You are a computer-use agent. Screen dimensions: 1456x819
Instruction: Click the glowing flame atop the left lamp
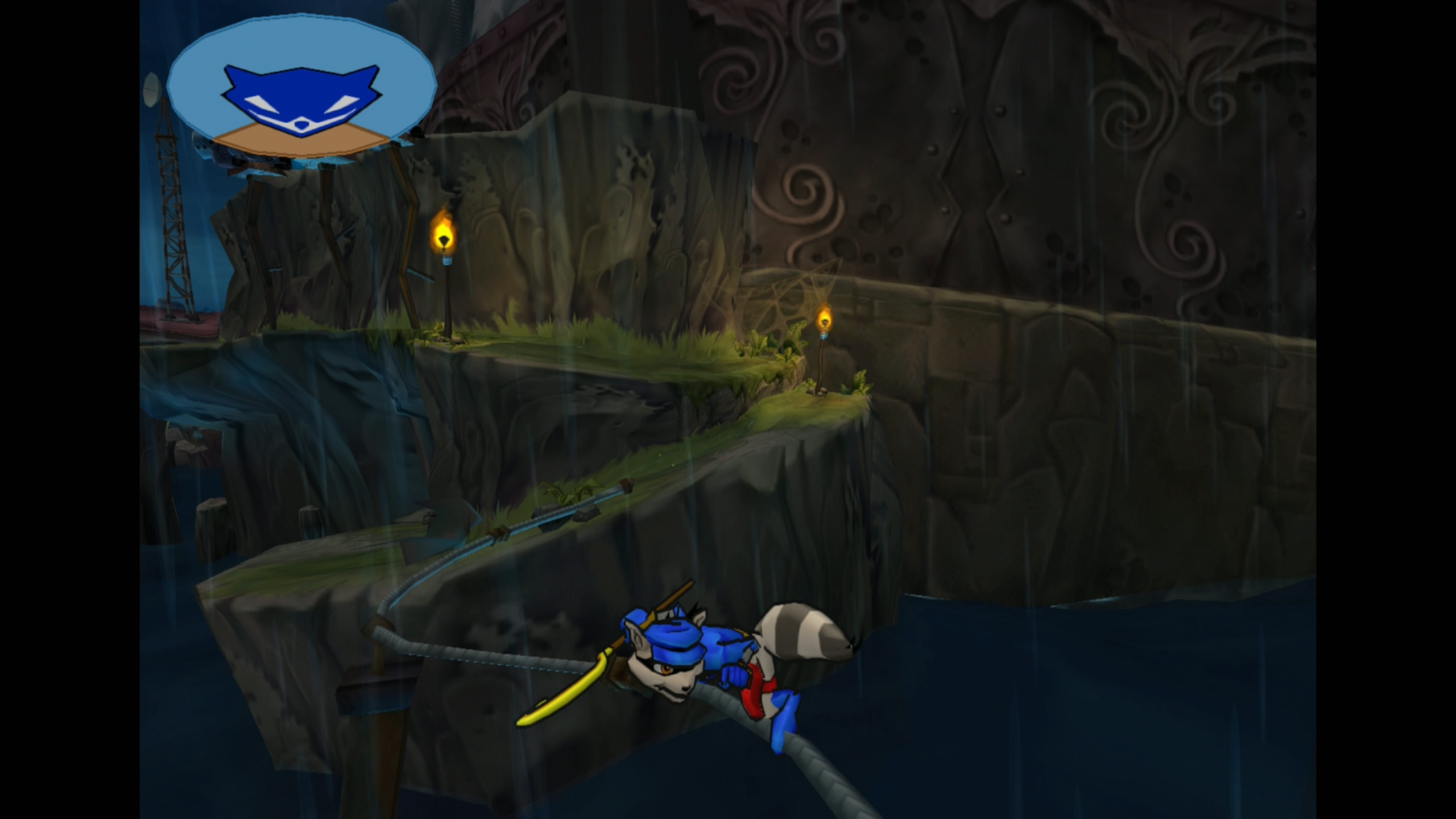[445, 233]
